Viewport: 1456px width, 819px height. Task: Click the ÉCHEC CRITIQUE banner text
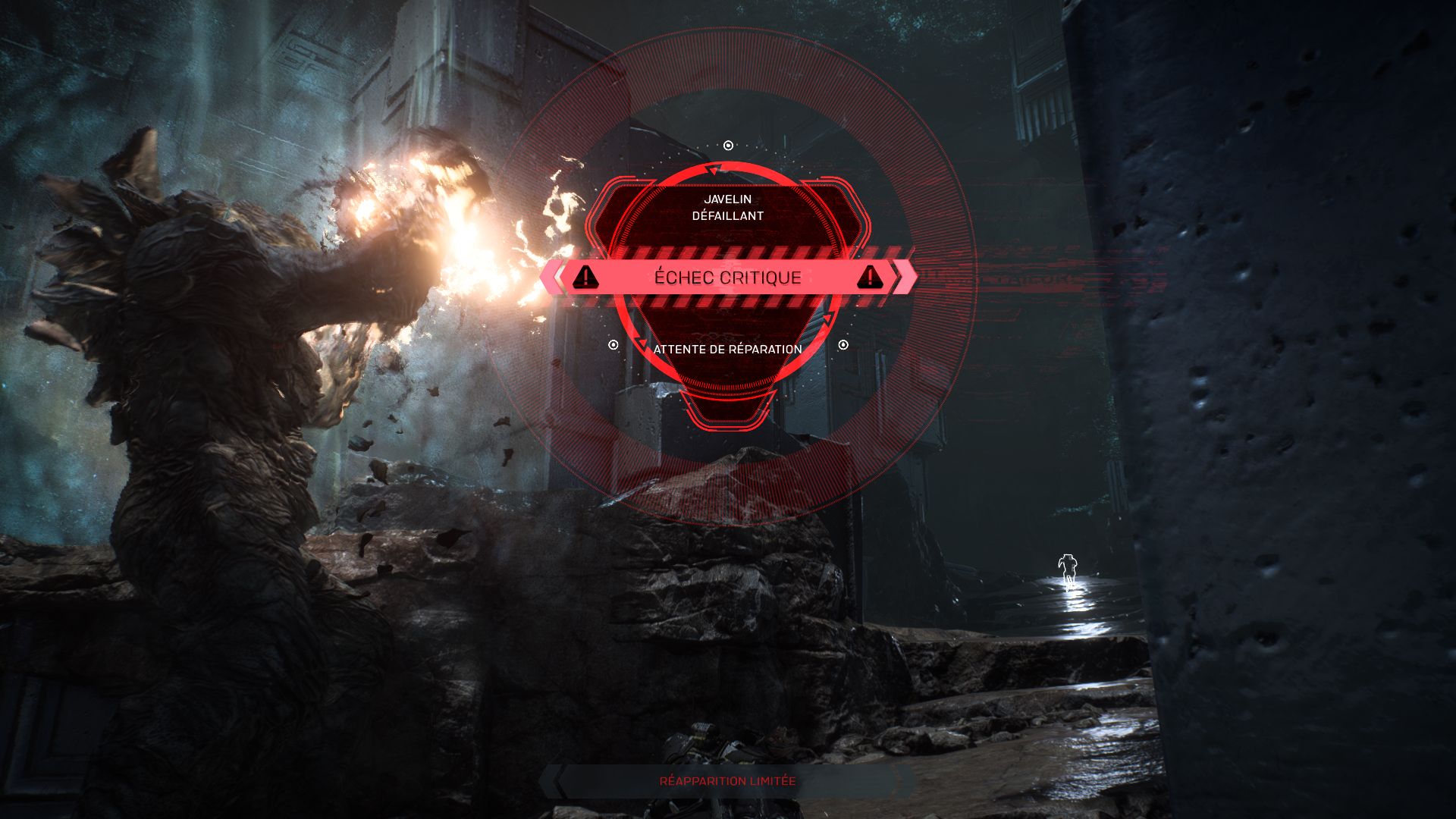[x=726, y=278]
